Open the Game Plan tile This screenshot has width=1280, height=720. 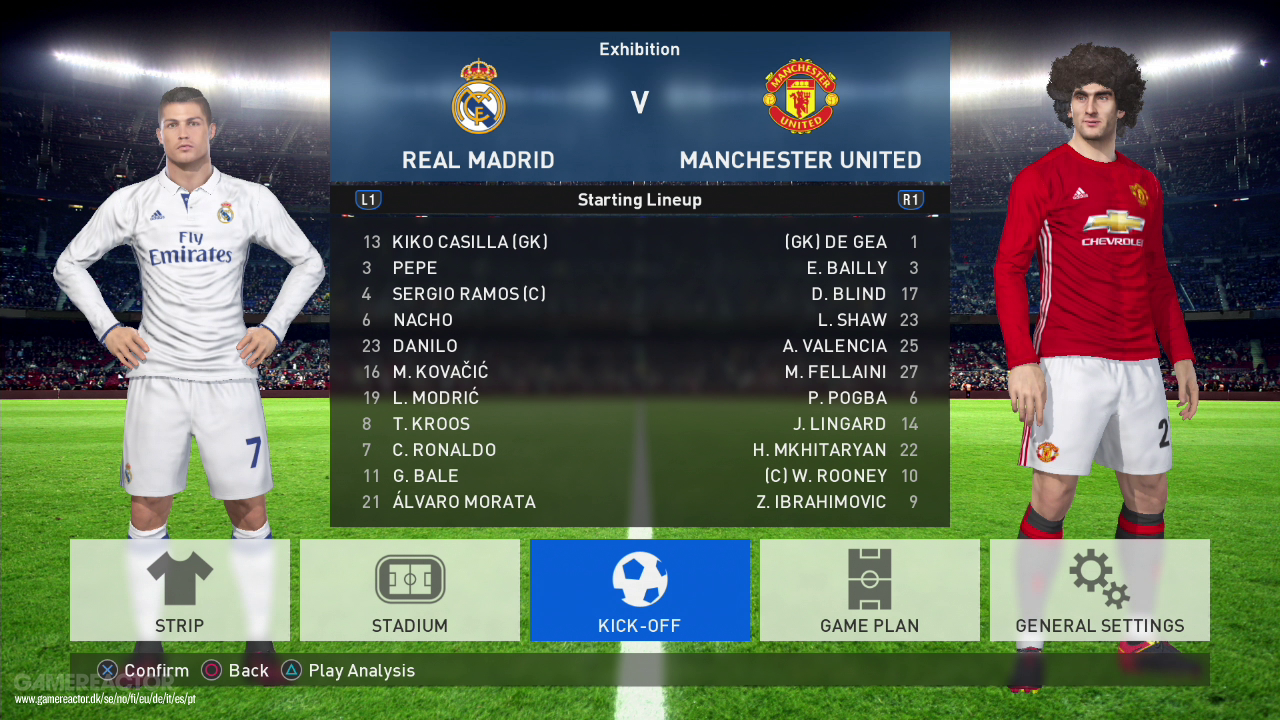(x=870, y=590)
